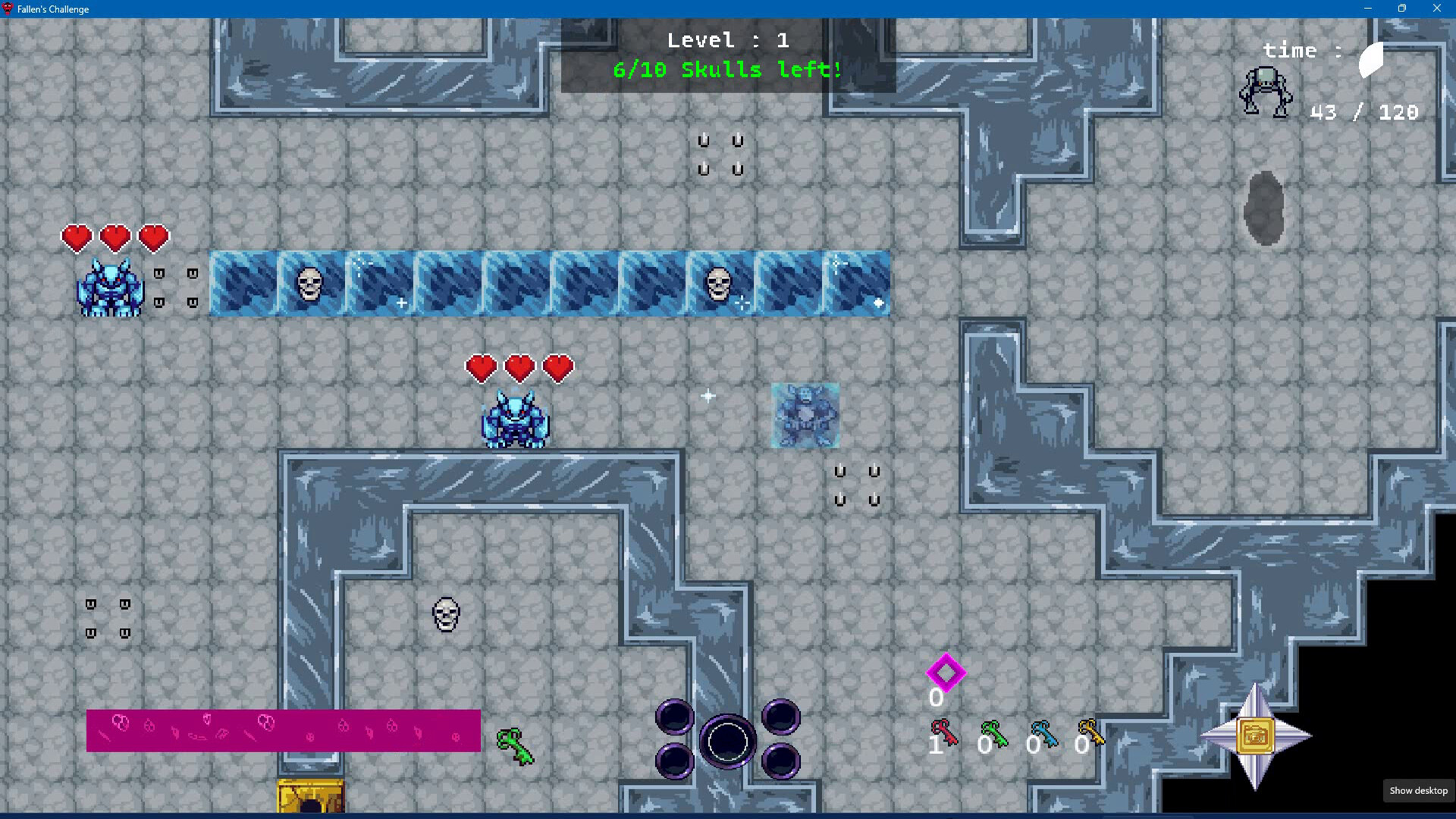The image size is (1456, 819).
Task: Click the magenta gem counter icon
Action: click(x=946, y=671)
